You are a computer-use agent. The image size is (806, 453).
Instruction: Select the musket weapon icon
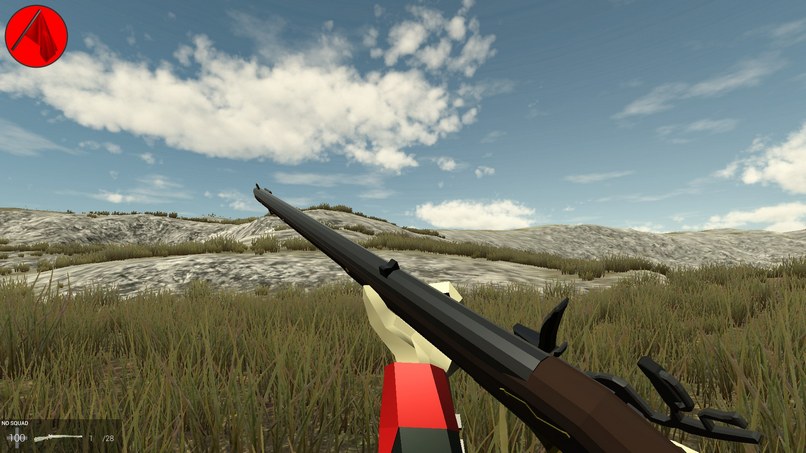58,439
